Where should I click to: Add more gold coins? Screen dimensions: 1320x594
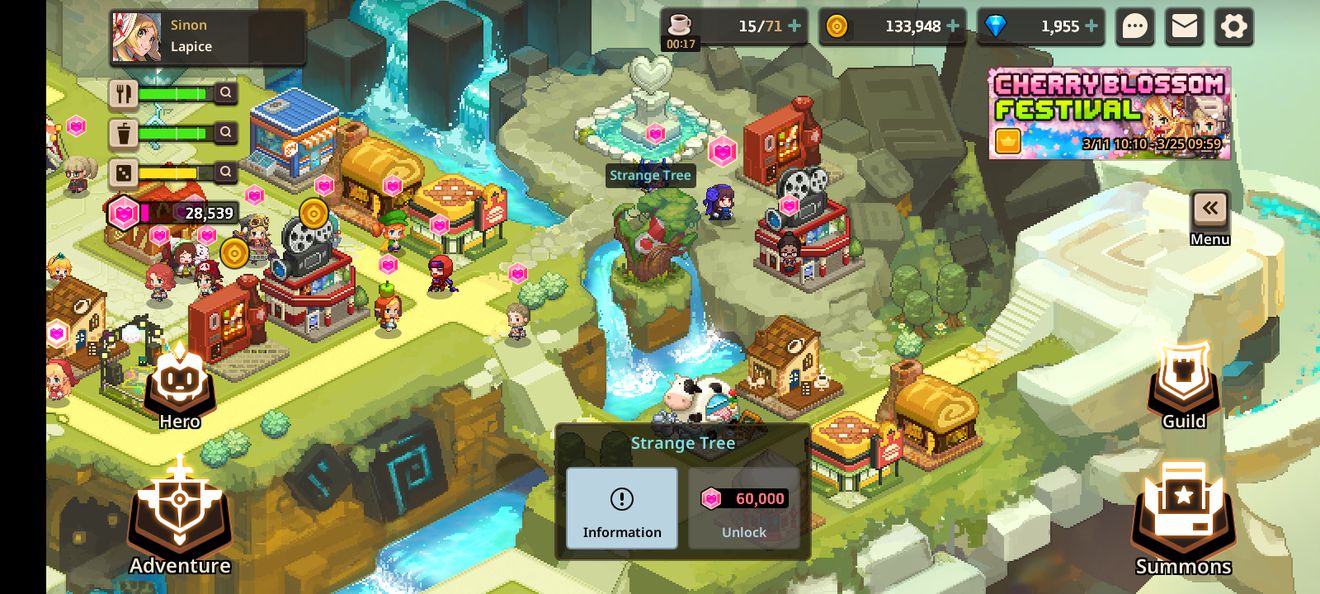click(x=953, y=26)
